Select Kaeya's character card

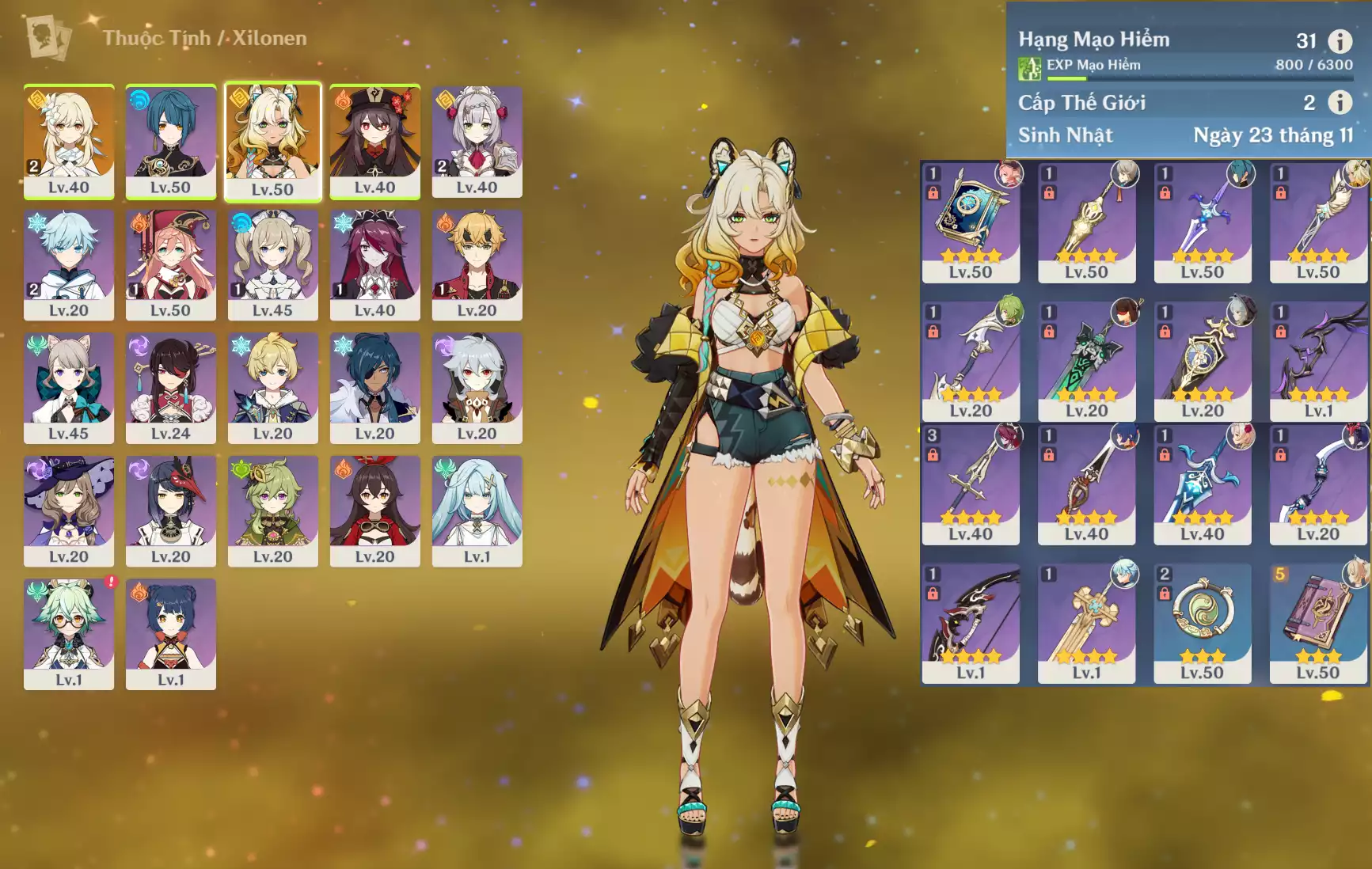374,388
